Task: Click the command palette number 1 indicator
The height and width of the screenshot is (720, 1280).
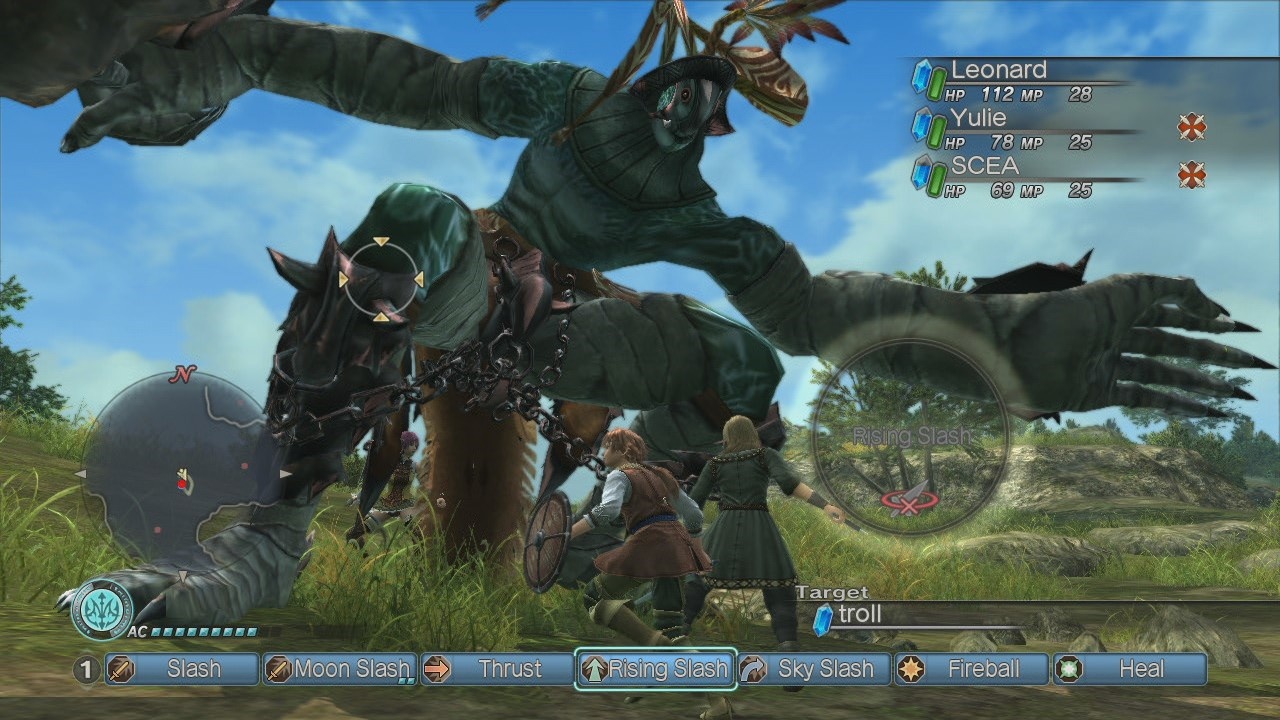Action: (87, 669)
